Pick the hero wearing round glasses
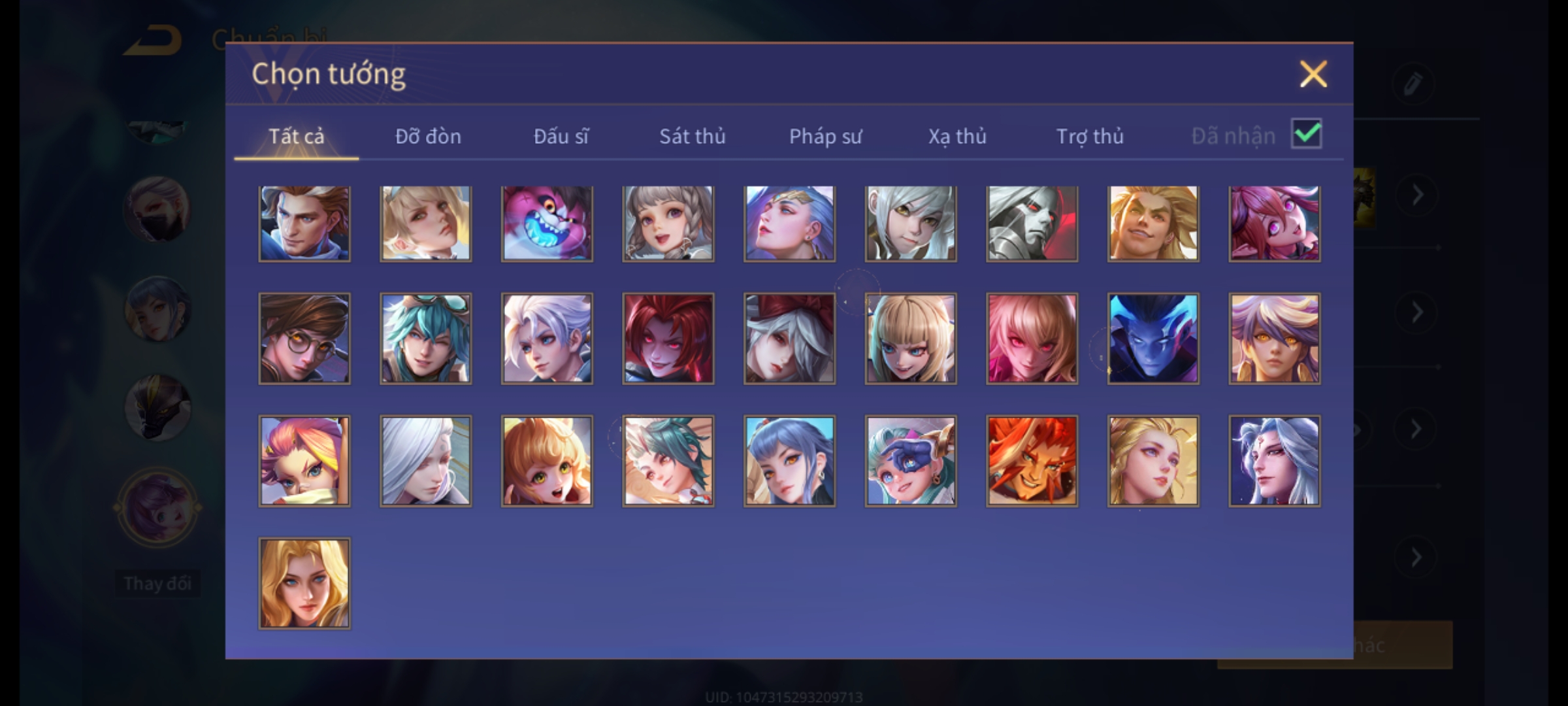The width and height of the screenshot is (1568, 706). click(x=304, y=338)
